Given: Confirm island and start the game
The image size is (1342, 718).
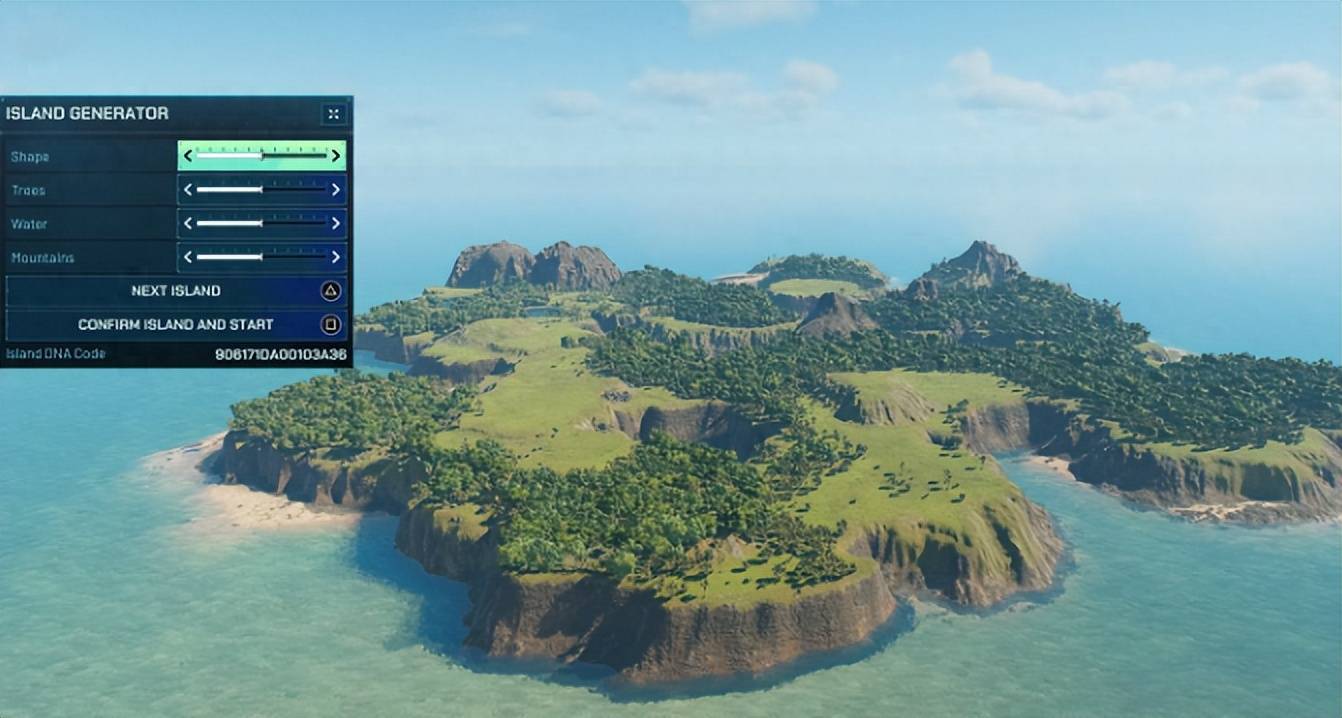Looking at the screenshot, I should (x=176, y=325).
